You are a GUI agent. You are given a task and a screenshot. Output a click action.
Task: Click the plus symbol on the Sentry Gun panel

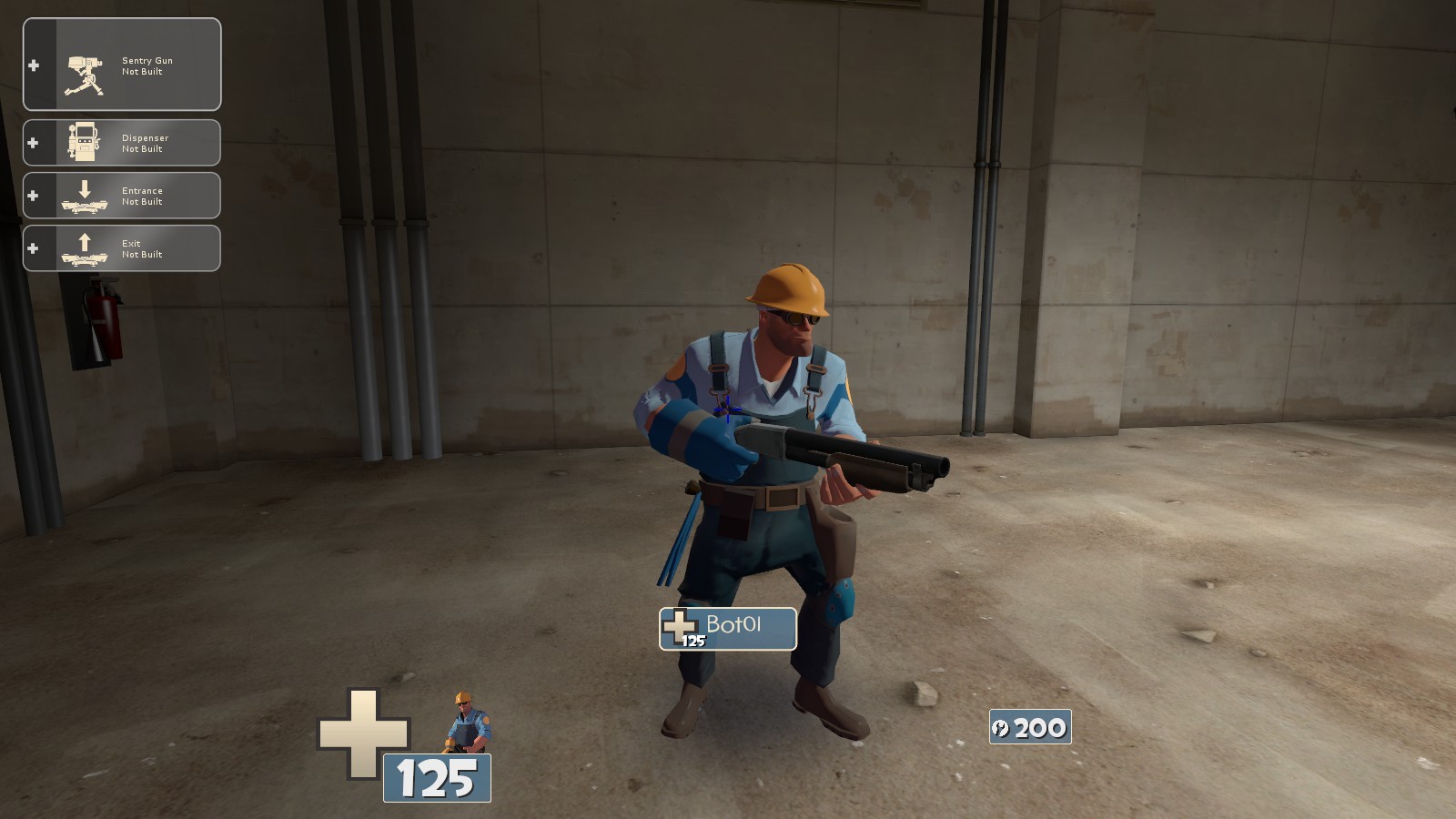pos(33,64)
